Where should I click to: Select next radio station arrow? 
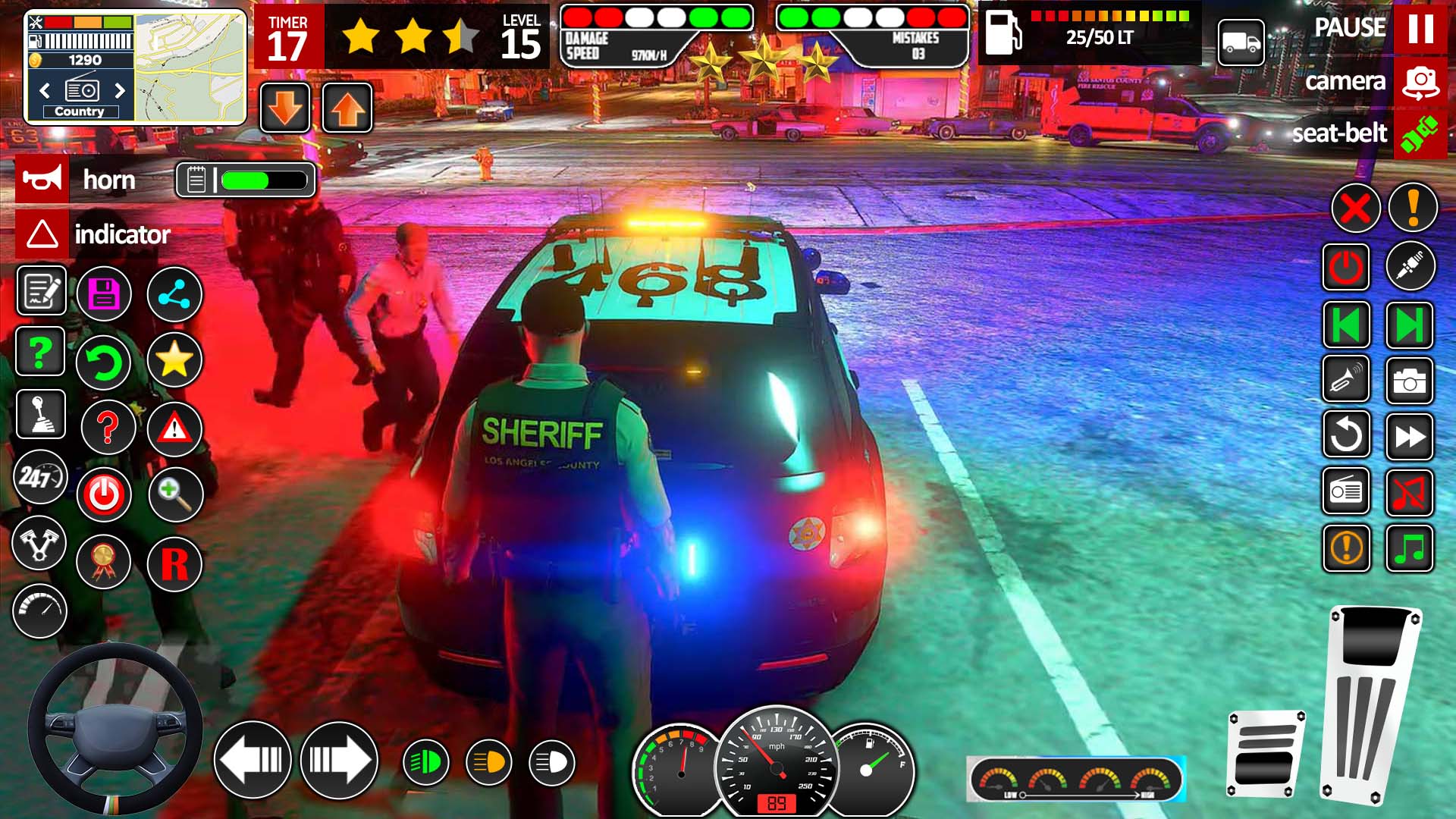(x=120, y=91)
